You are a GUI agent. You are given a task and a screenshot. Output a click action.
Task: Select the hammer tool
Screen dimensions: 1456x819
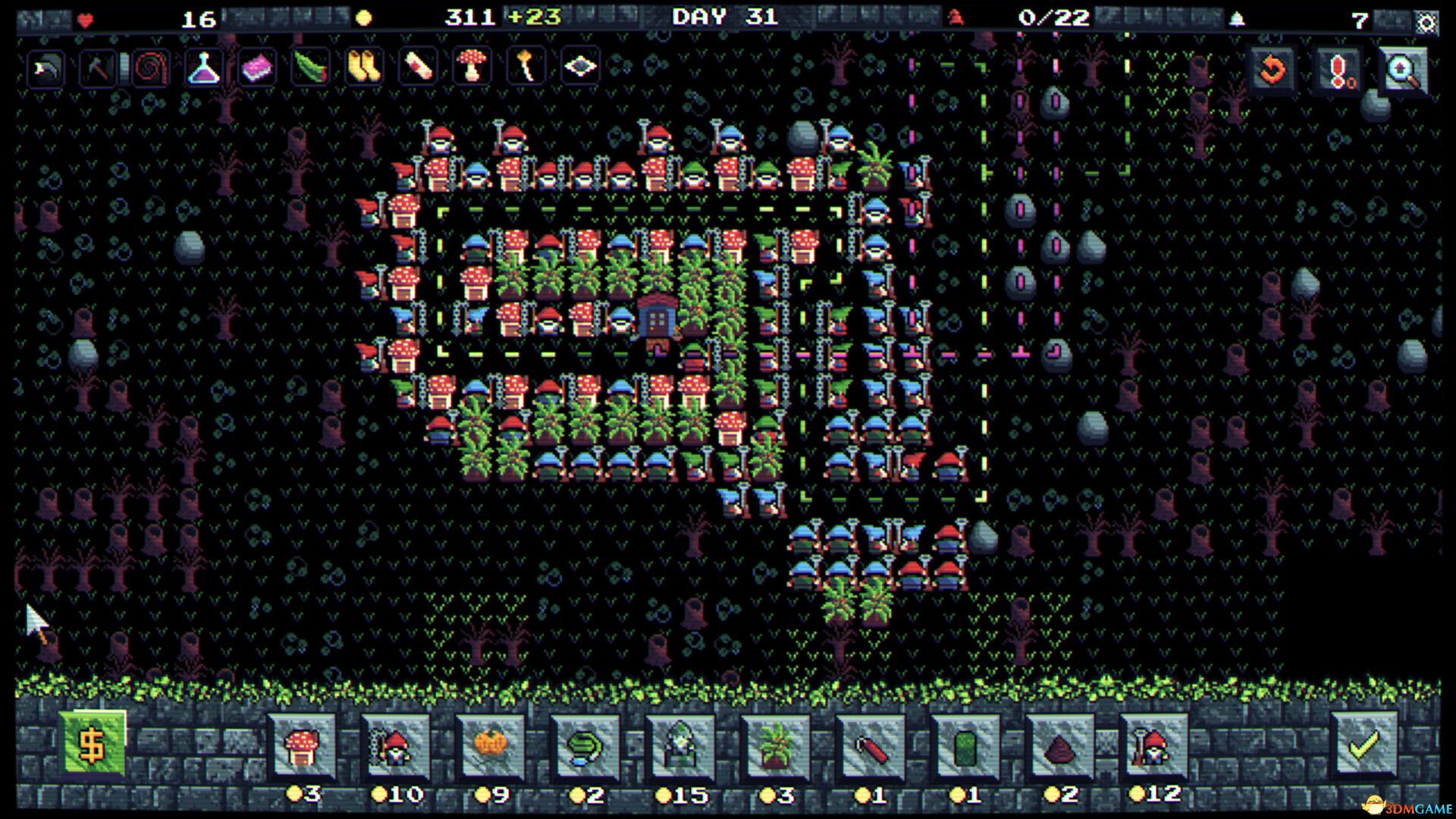[x=99, y=68]
